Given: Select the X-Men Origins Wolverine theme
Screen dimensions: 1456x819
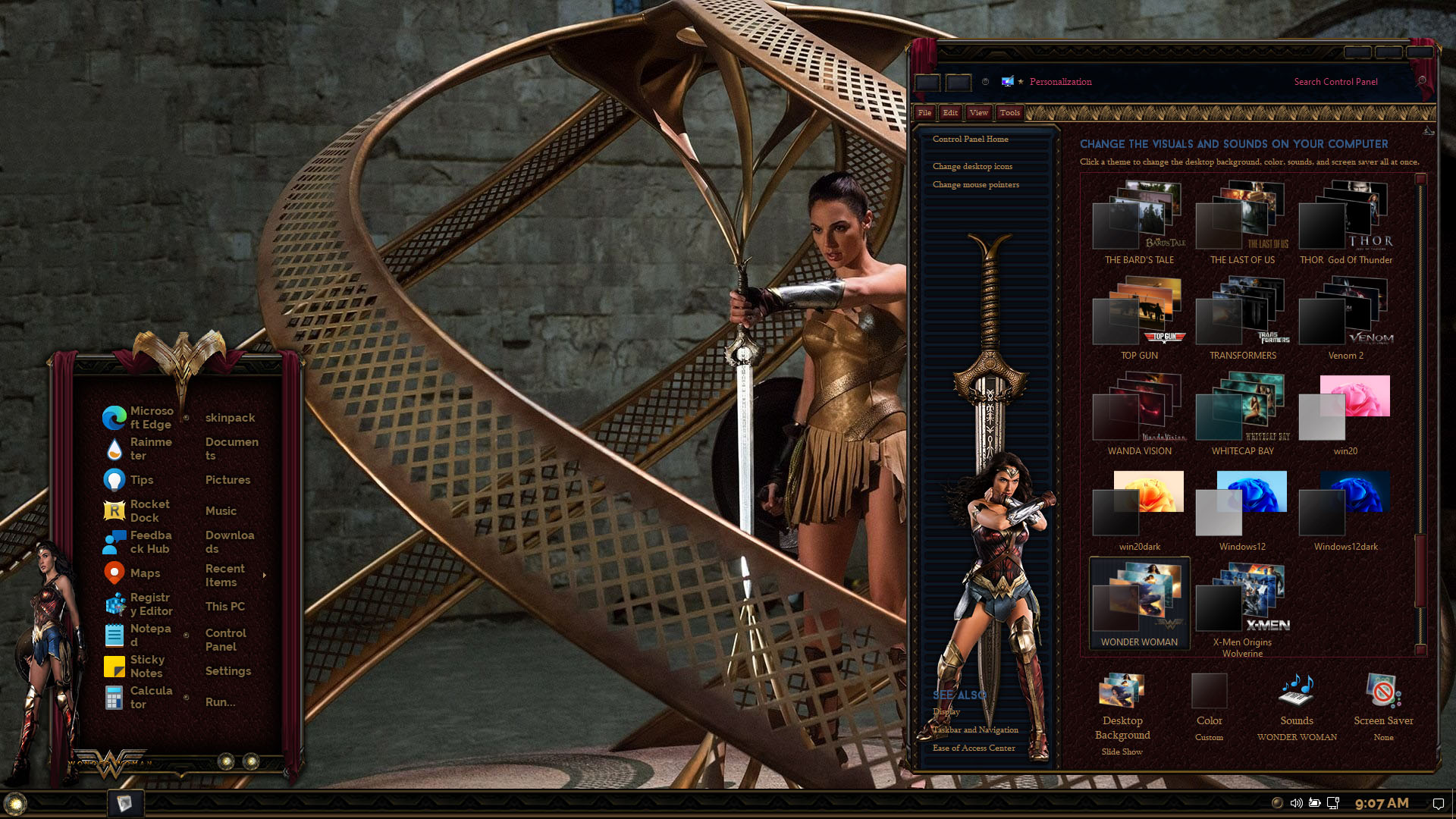Looking at the screenshot, I should click(1242, 607).
